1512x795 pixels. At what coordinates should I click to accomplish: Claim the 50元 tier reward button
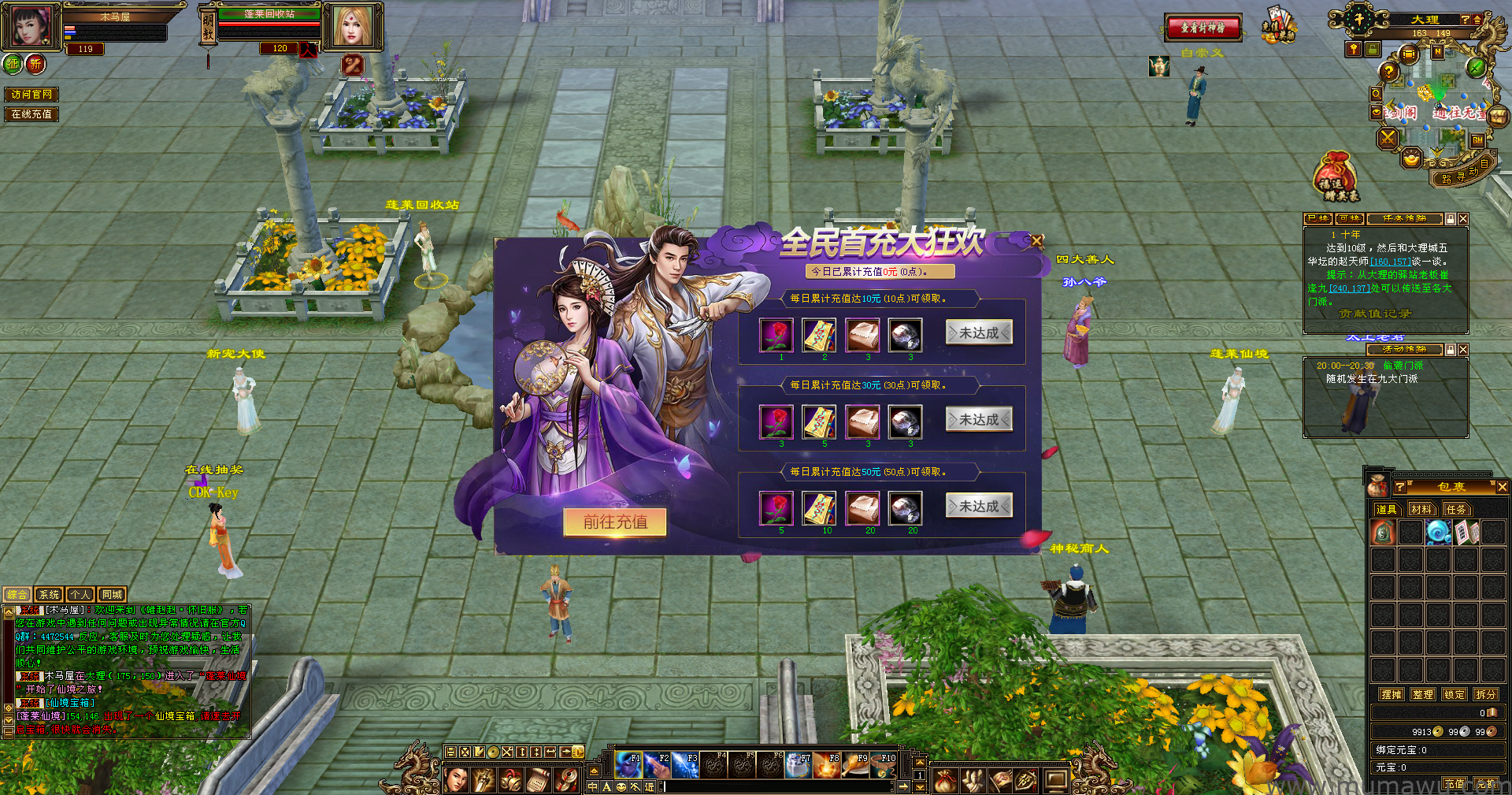[979, 507]
